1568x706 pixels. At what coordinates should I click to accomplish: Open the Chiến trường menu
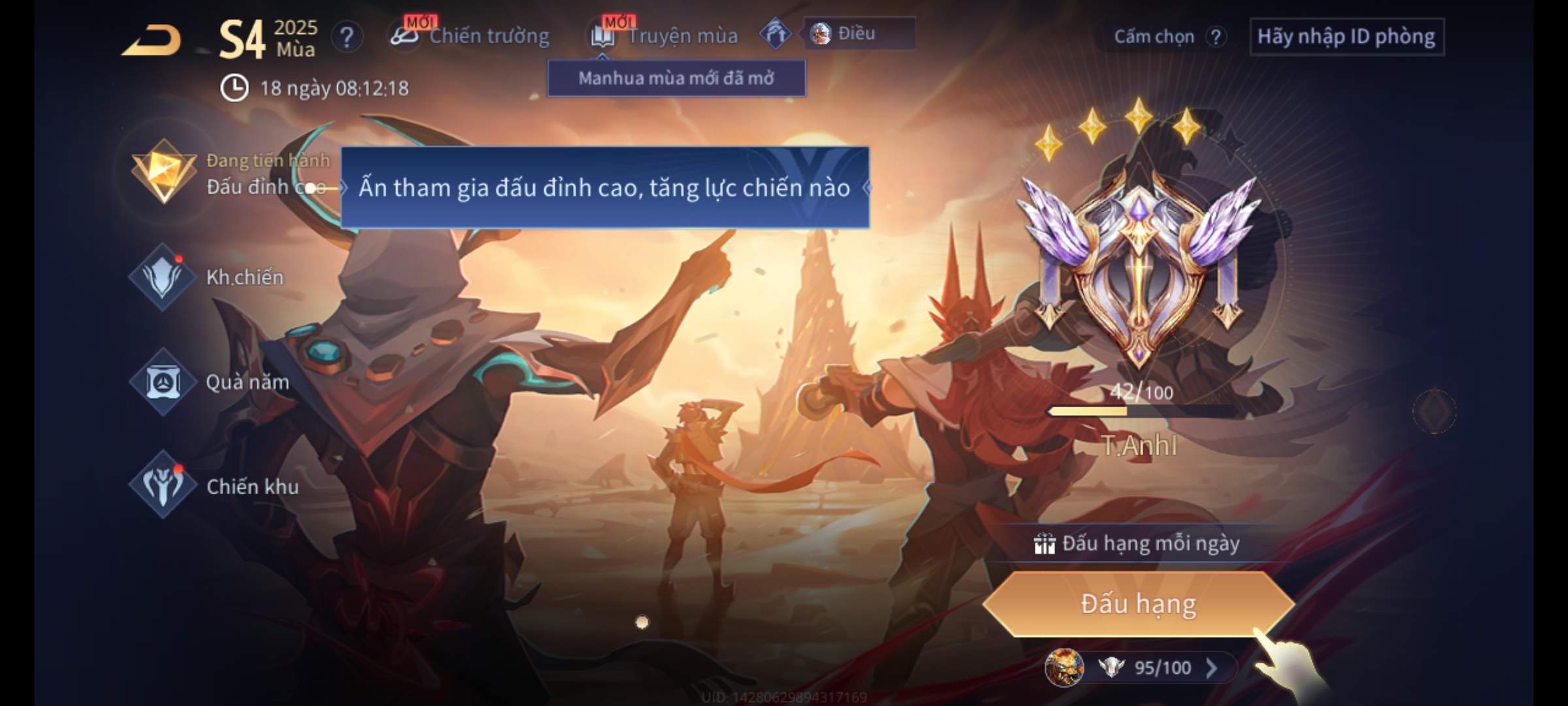click(472, 36)
